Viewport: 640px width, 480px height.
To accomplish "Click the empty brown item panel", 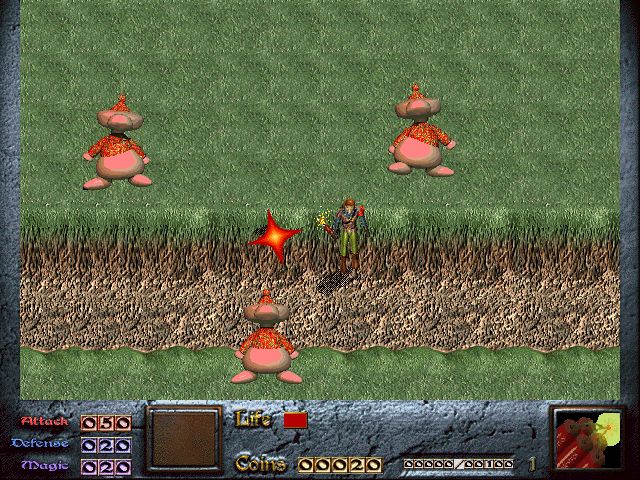I will [183, 438].
